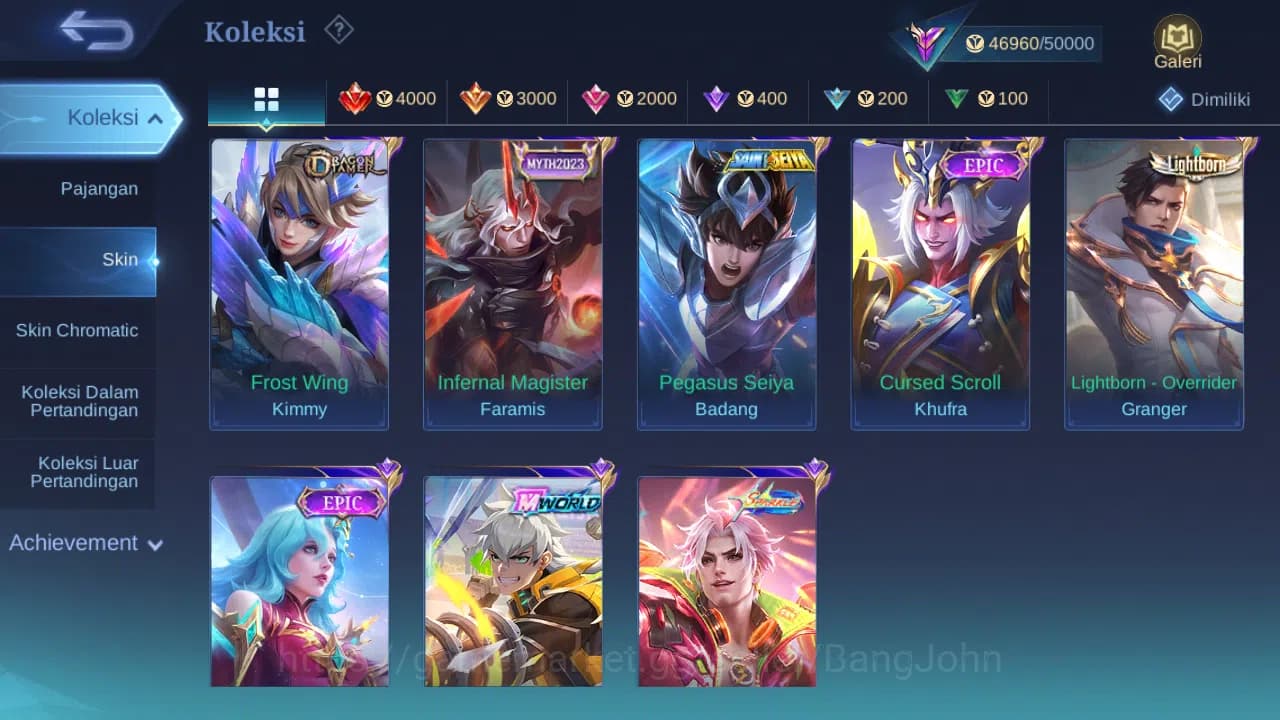
Task: Click the Dimiliki owned filter
Action: point(1203,99)
